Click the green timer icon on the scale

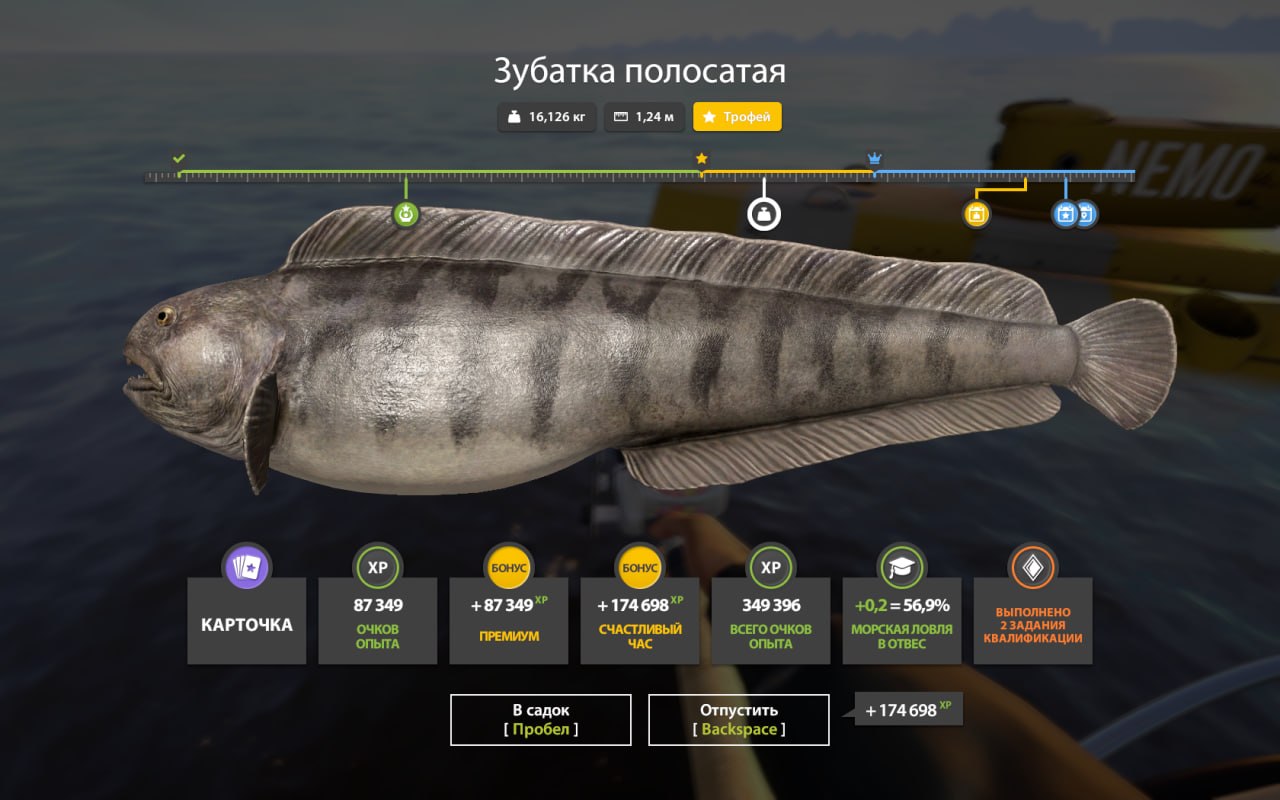coord(404,213)
